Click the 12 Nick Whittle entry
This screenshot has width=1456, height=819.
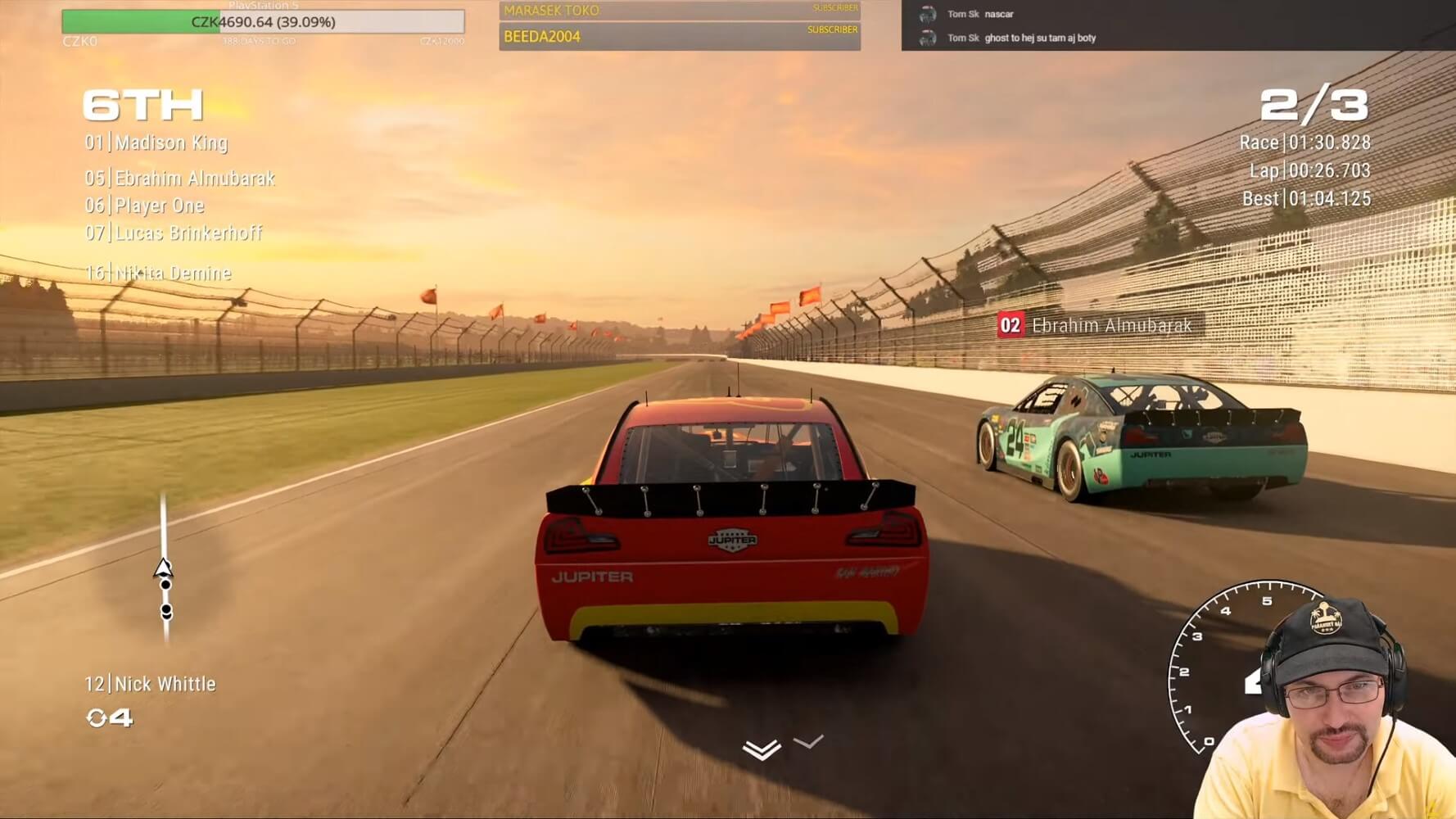point(151,684)
